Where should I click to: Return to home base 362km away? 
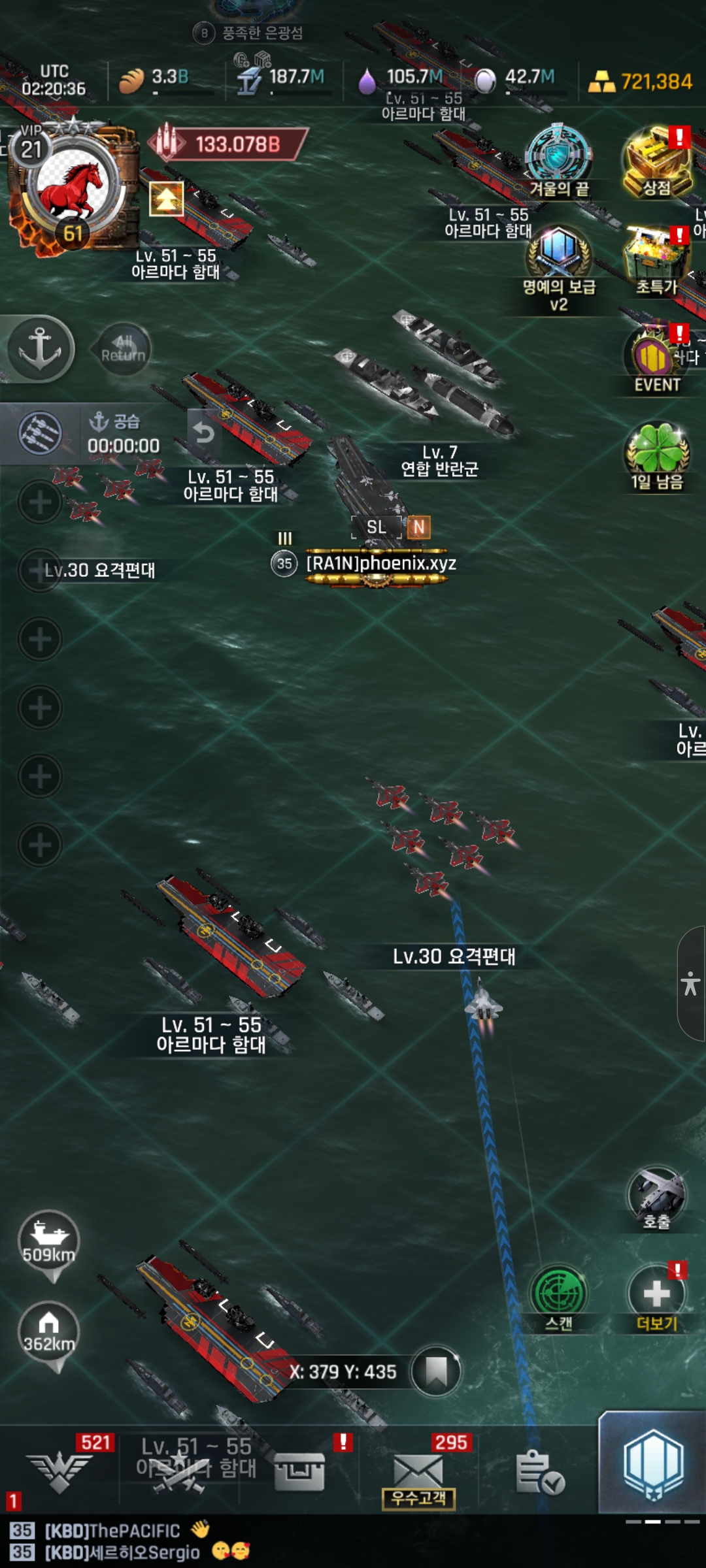click(49, 1333)
